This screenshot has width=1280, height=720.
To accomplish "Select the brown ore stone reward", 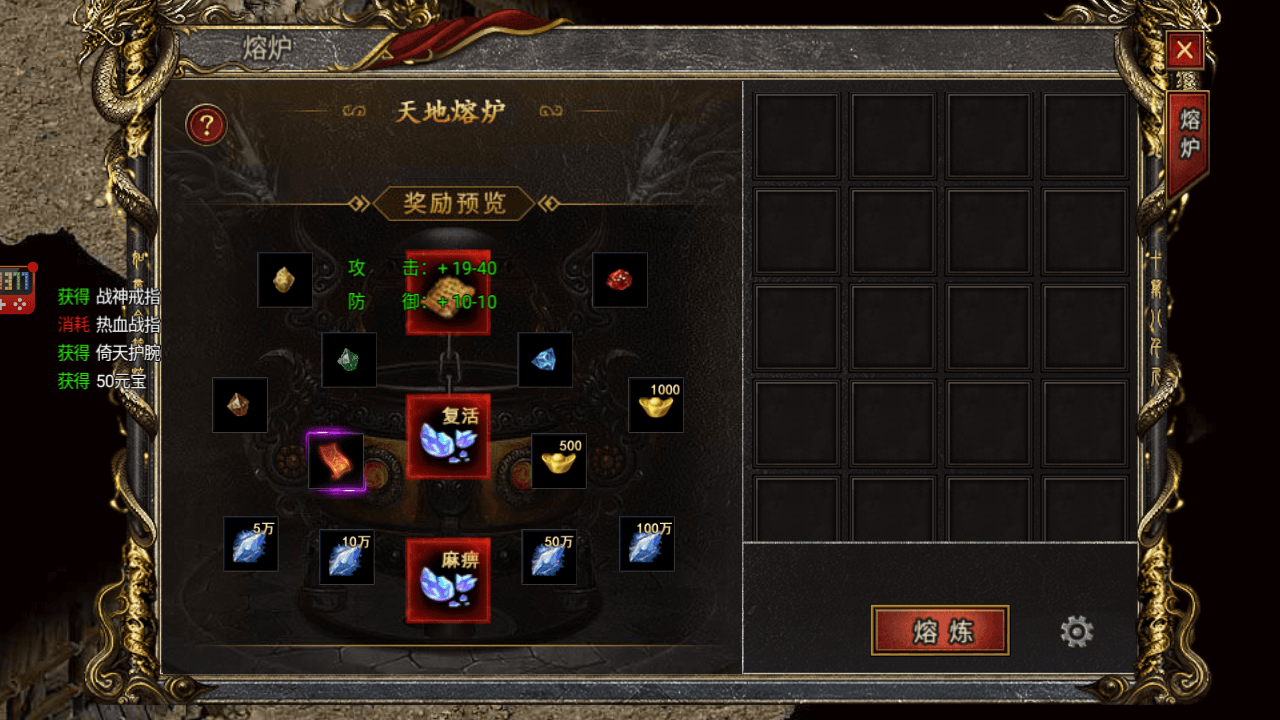I will pos(240,405).
